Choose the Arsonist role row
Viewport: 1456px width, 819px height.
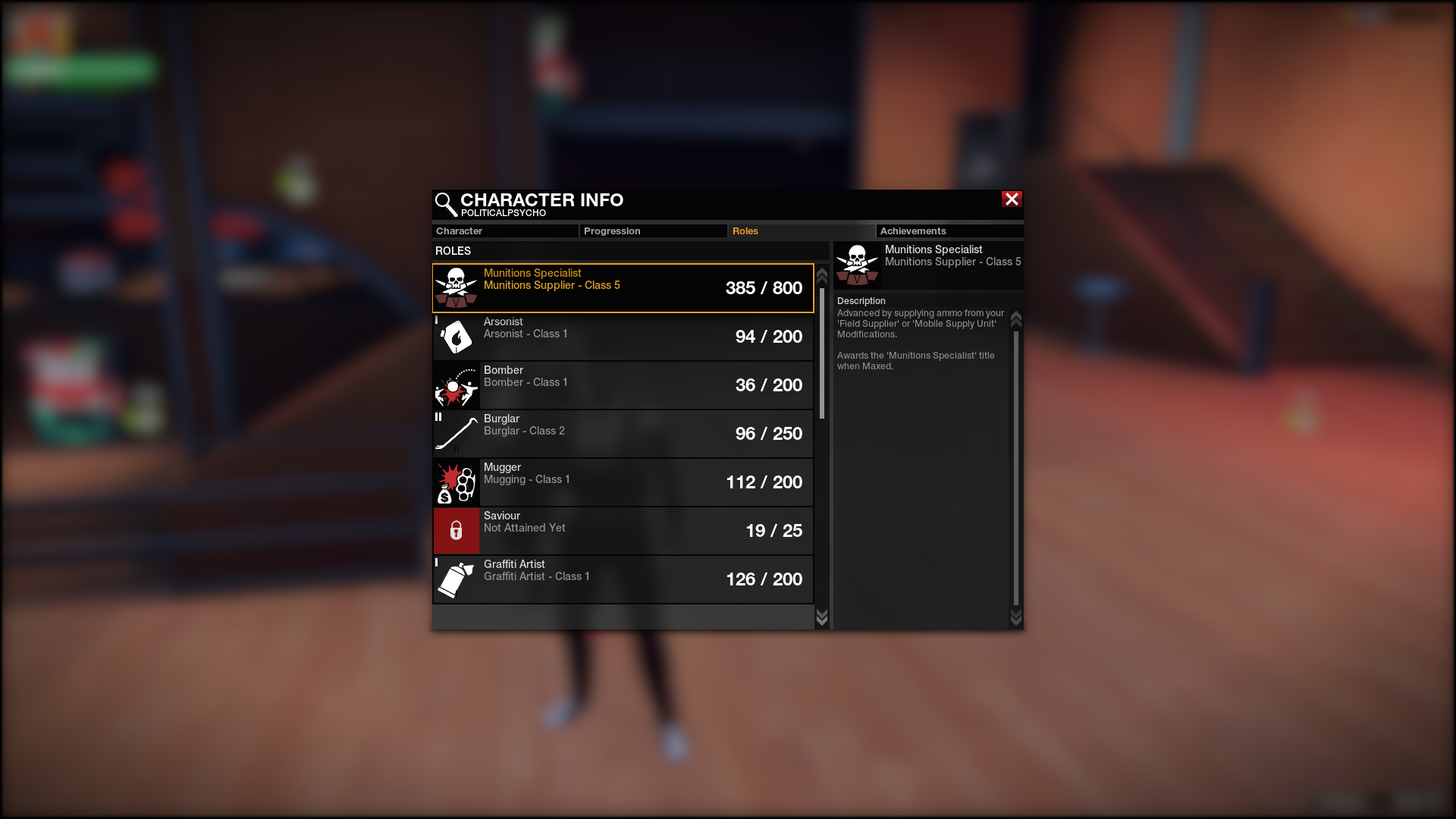click(623, 337)
